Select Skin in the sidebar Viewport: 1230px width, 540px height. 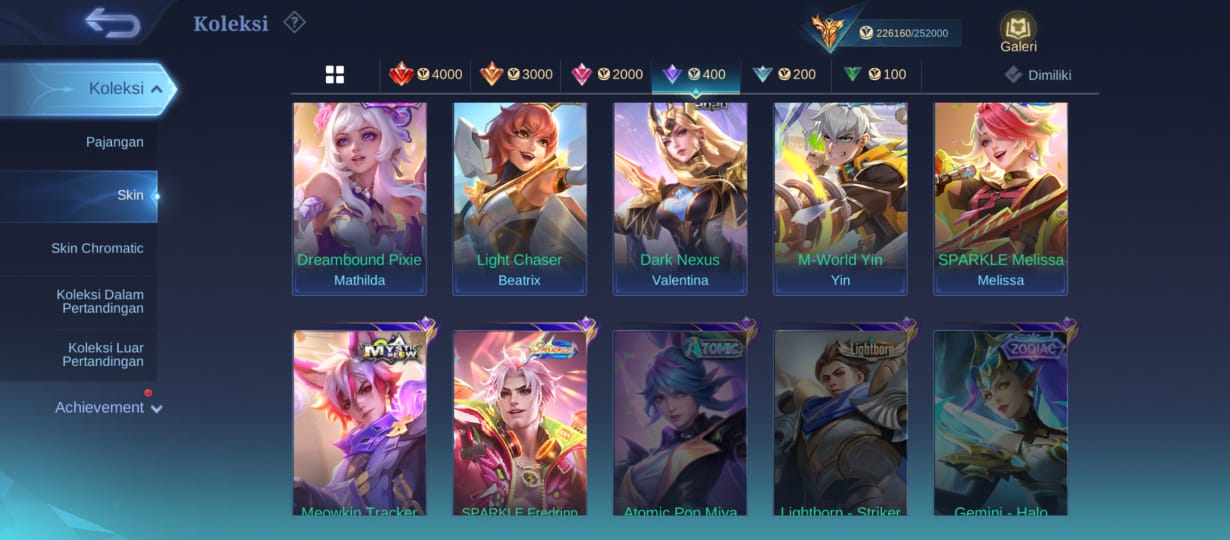click(130, 195)
